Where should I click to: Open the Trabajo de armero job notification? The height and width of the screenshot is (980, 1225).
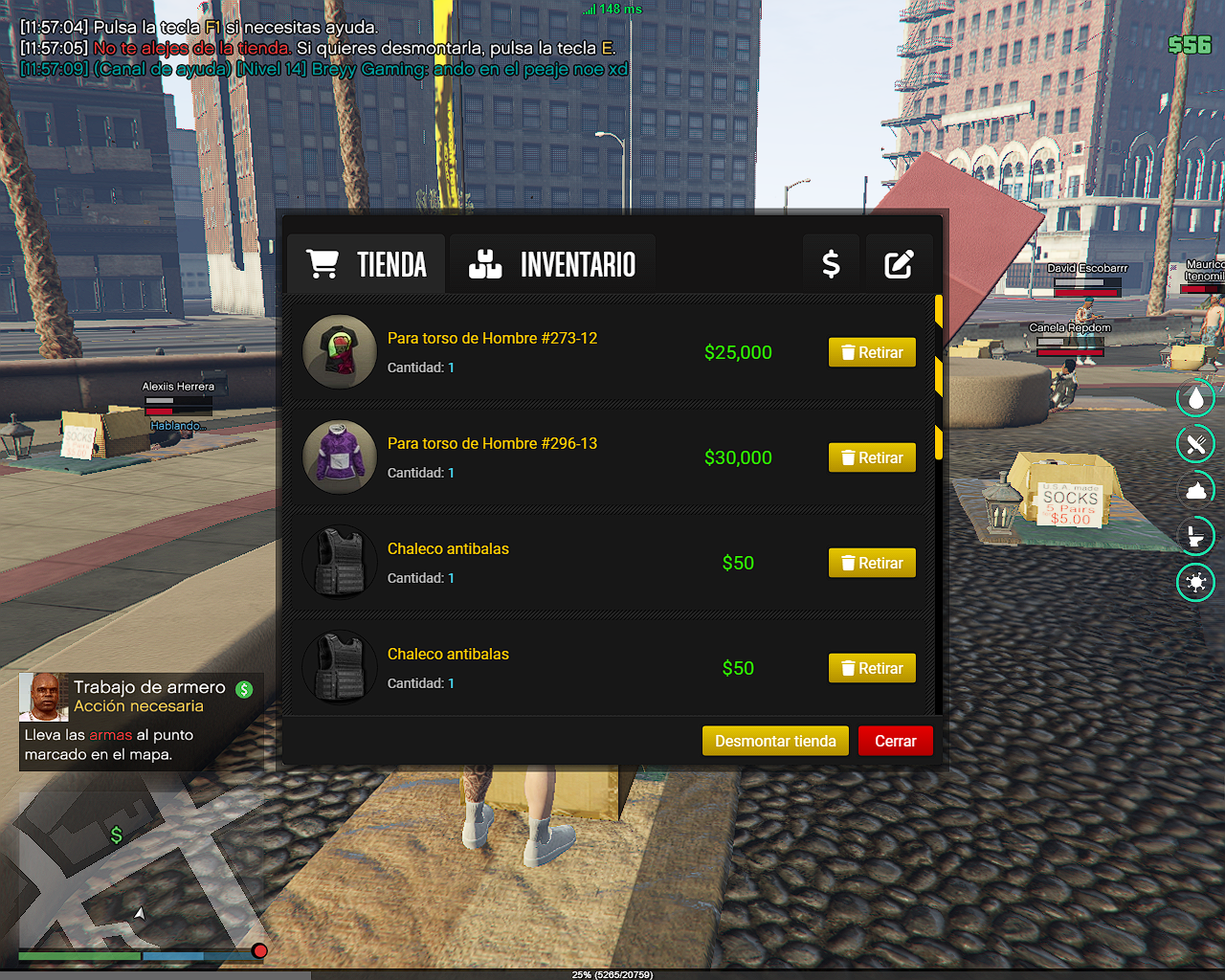[x=141, y=720]
